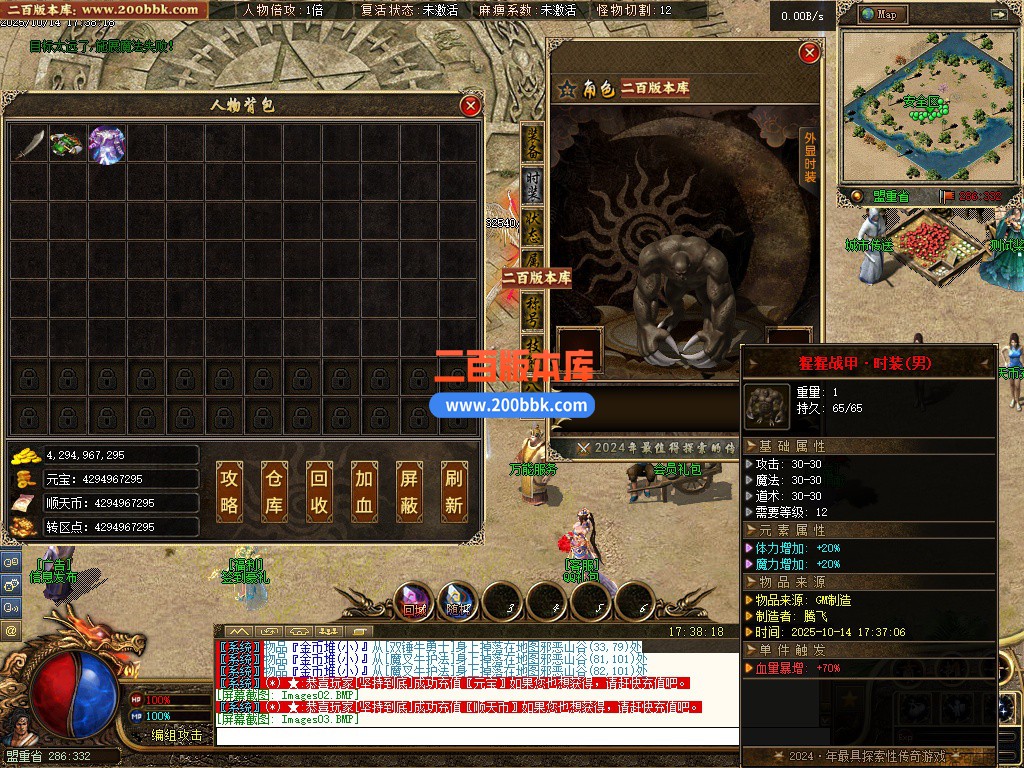The image size is (1024, 768).
Task: Use the 加血 heal button
Action: [363, 492]
